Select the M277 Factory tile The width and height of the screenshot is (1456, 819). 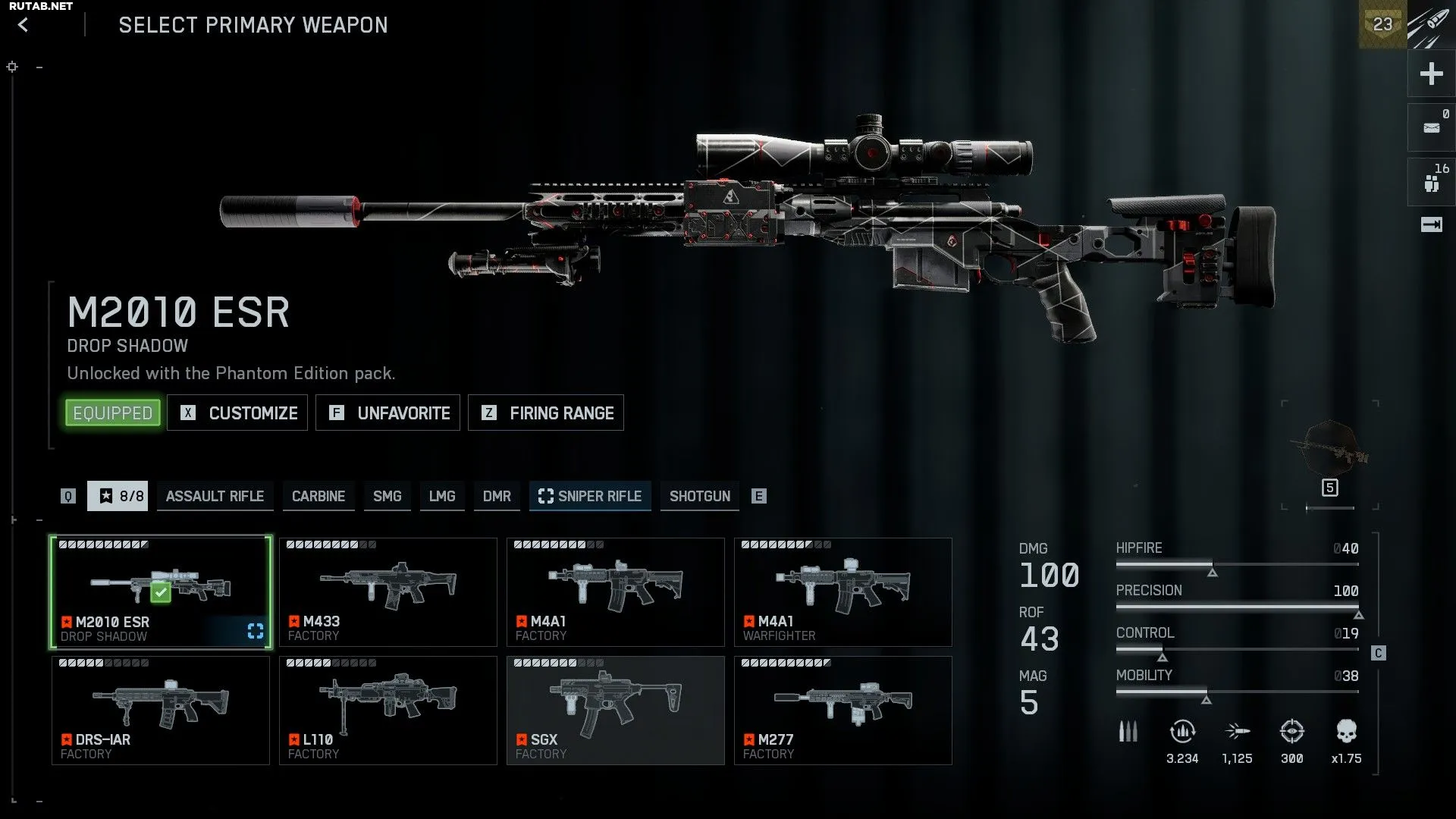pos(843,711)
